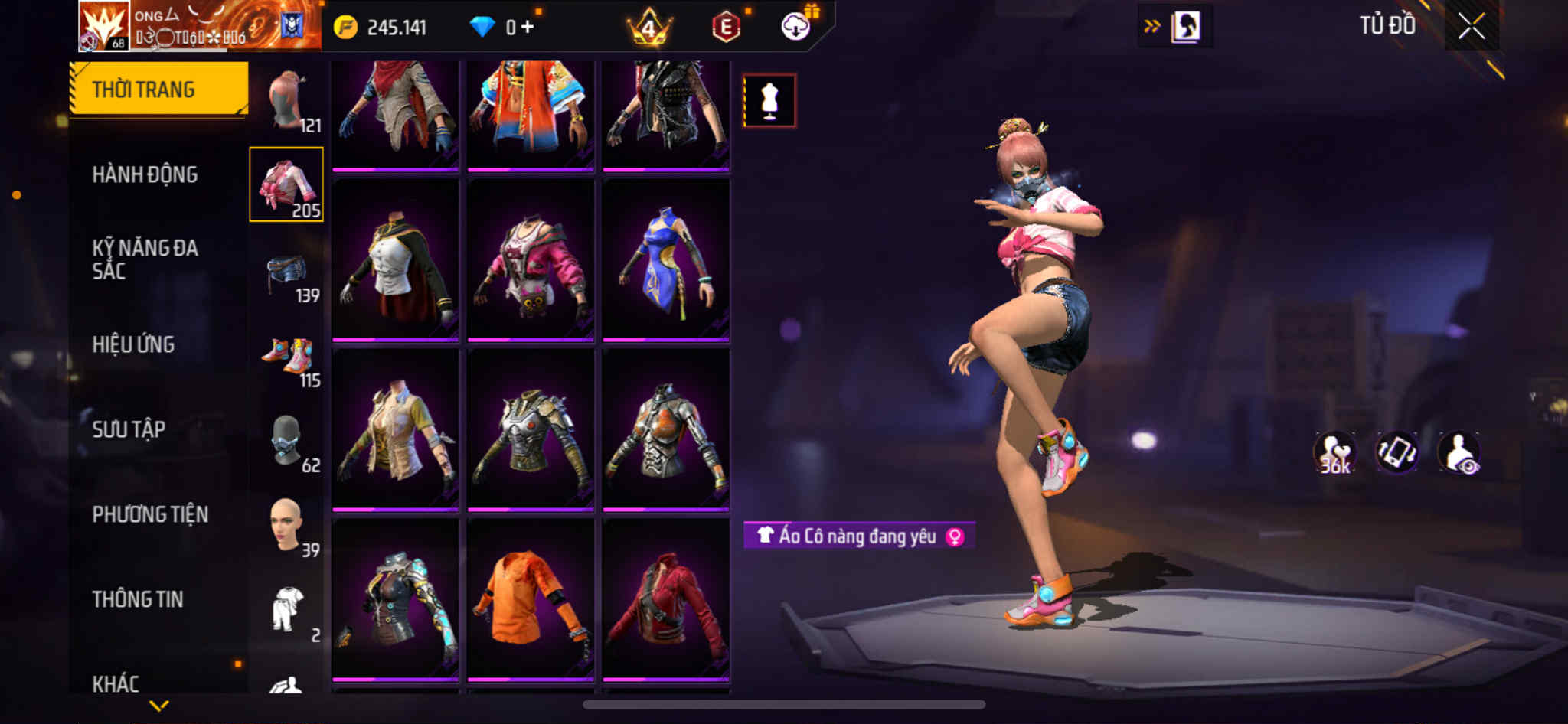Click the mannequin outfit preset icon
This screenshot has height=724, width=1568.
(769, 100)
